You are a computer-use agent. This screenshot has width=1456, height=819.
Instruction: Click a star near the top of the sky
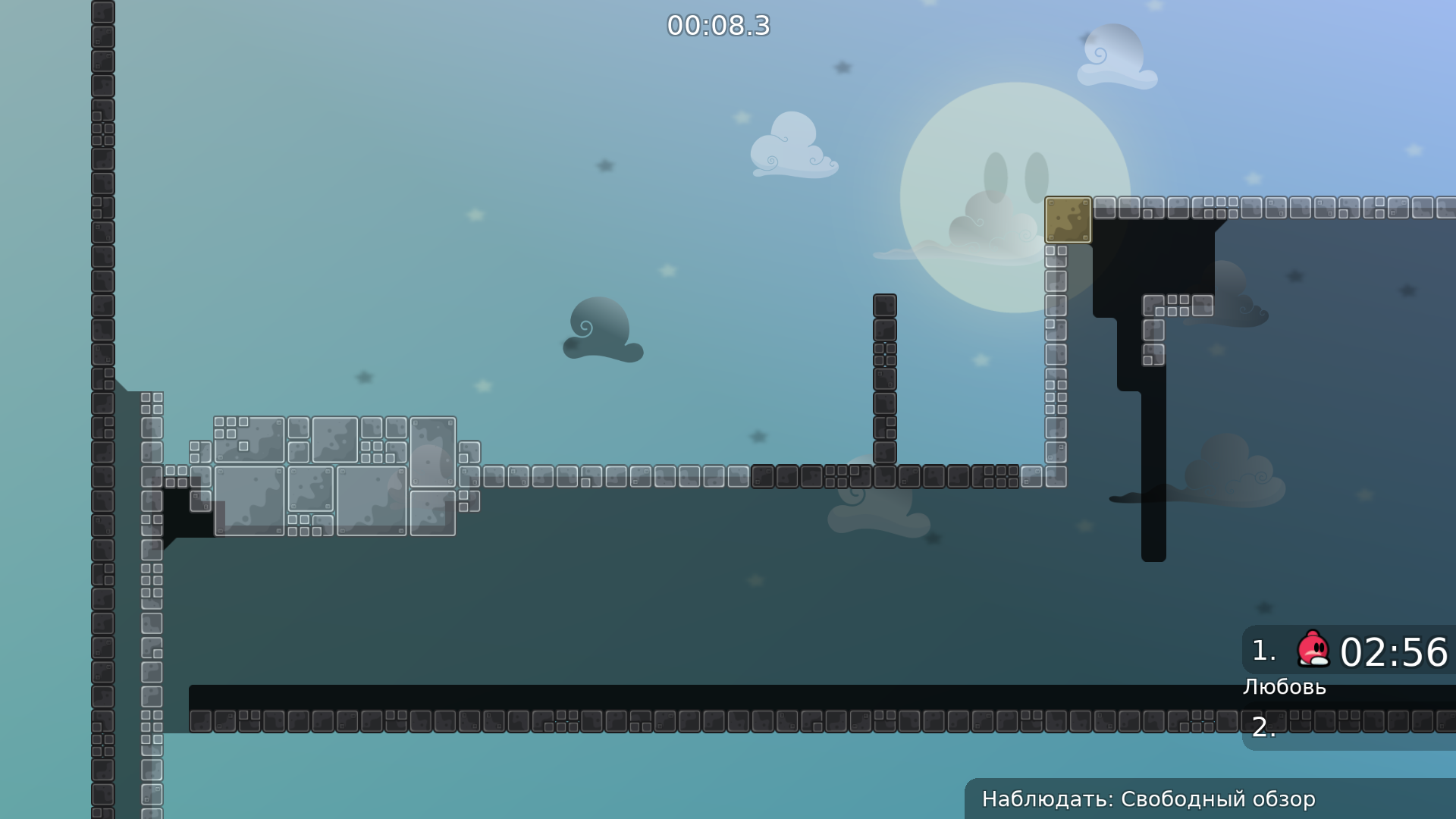842,67
